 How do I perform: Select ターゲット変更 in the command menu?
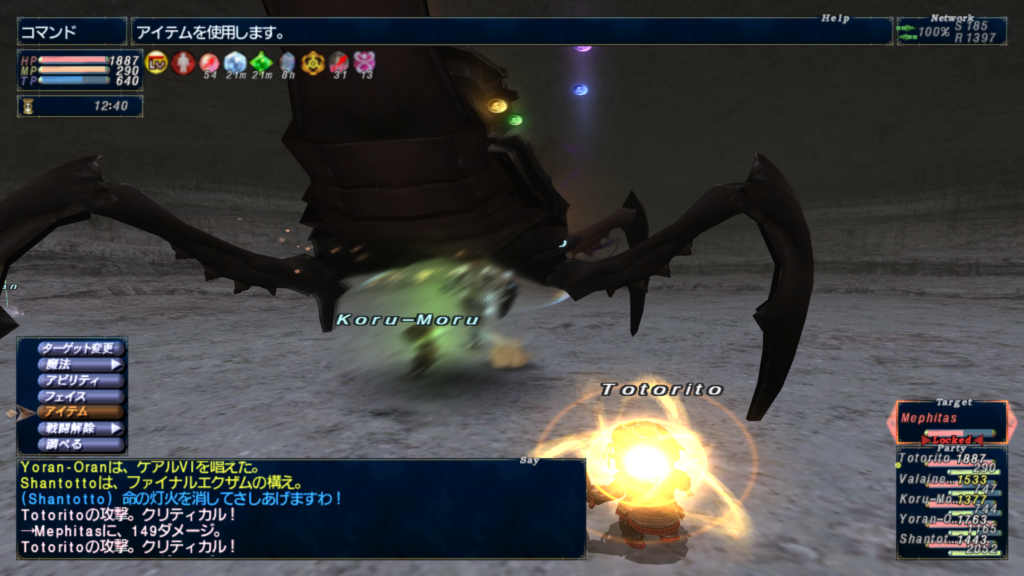point(82,349)
